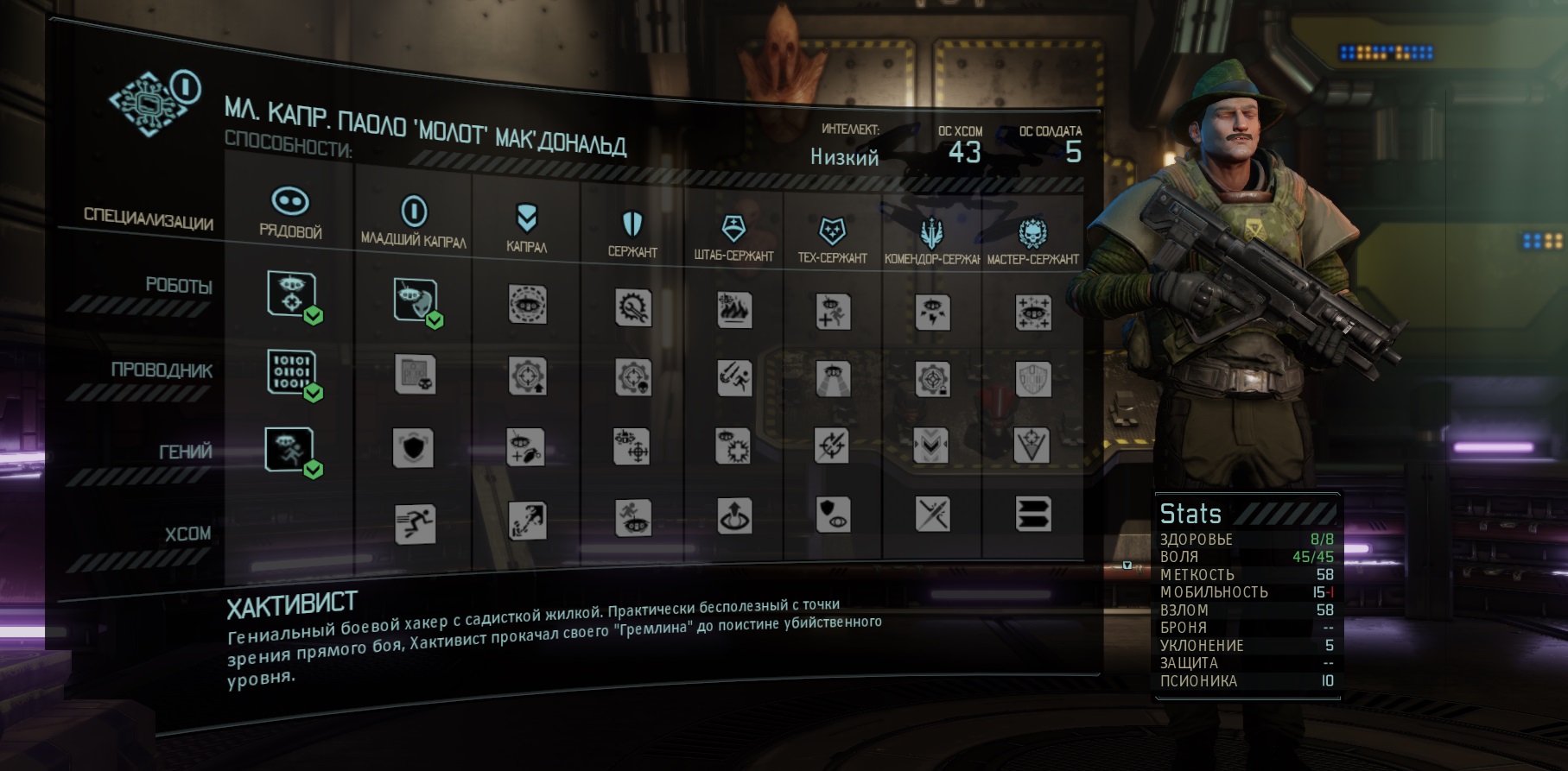The width and height of the screenshot is (1568, 771).
Task: Select the triangle crosshair ability
Action: pyautogui.click(x=1033, y=446)
